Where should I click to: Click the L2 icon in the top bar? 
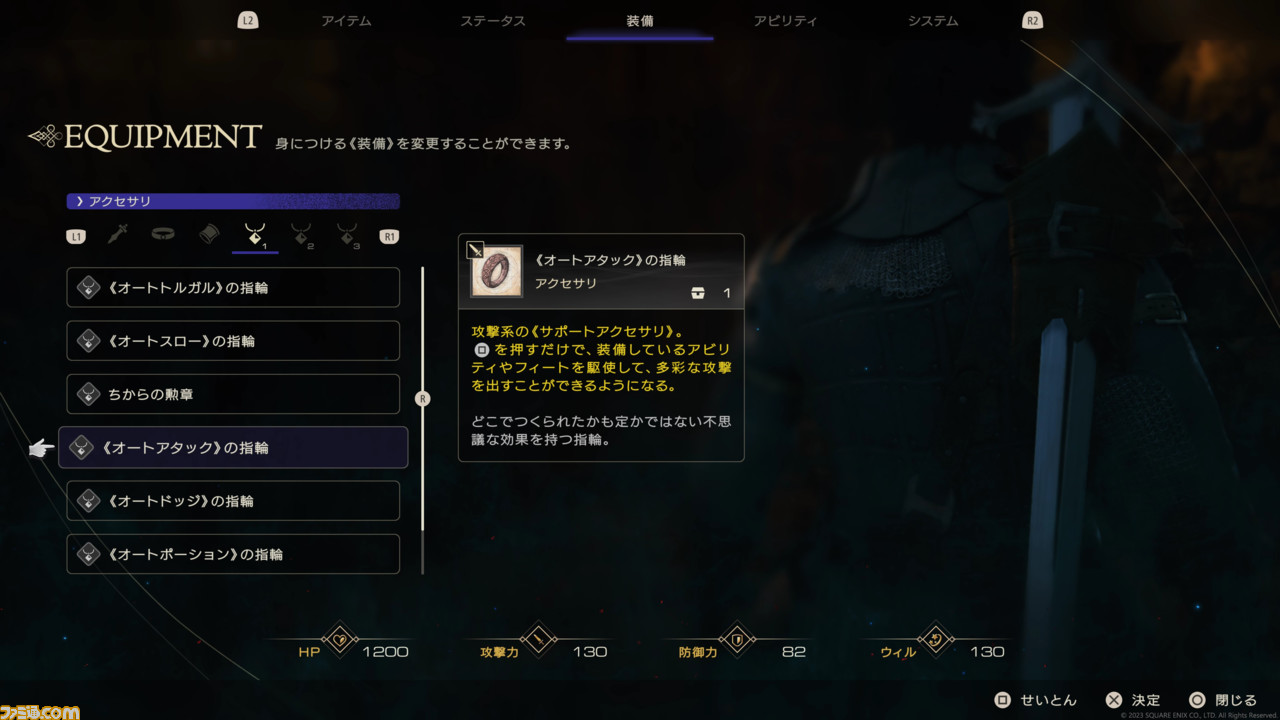(x=246, y=18)
